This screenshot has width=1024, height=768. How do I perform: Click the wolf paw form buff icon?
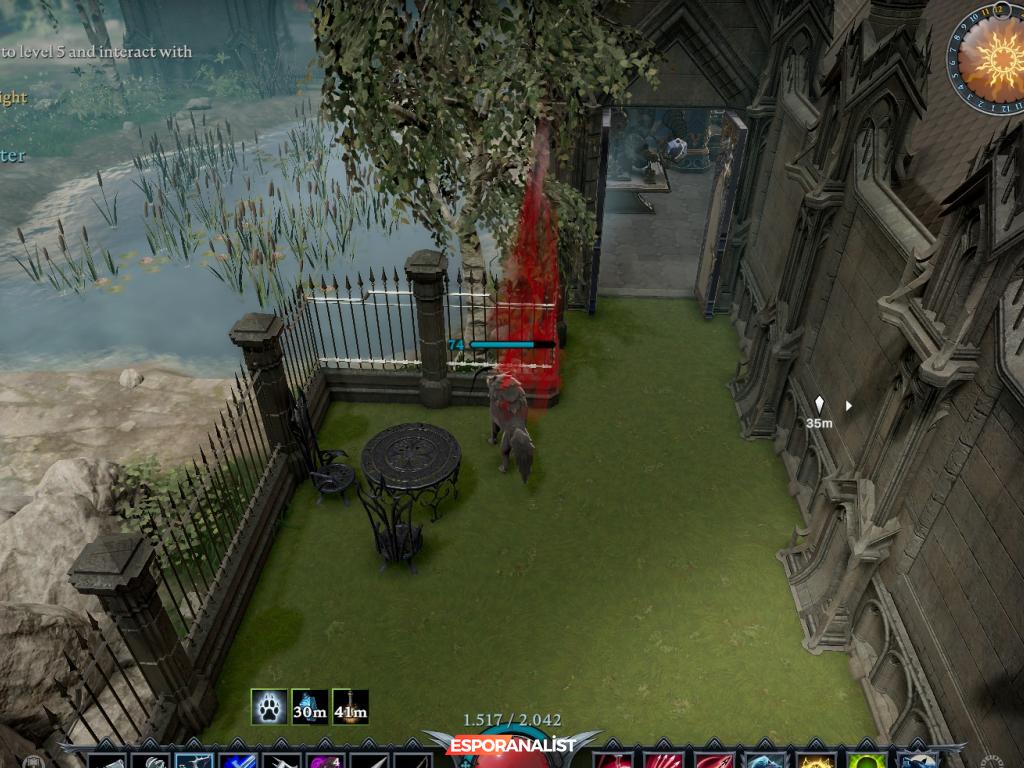pos(269,707)
